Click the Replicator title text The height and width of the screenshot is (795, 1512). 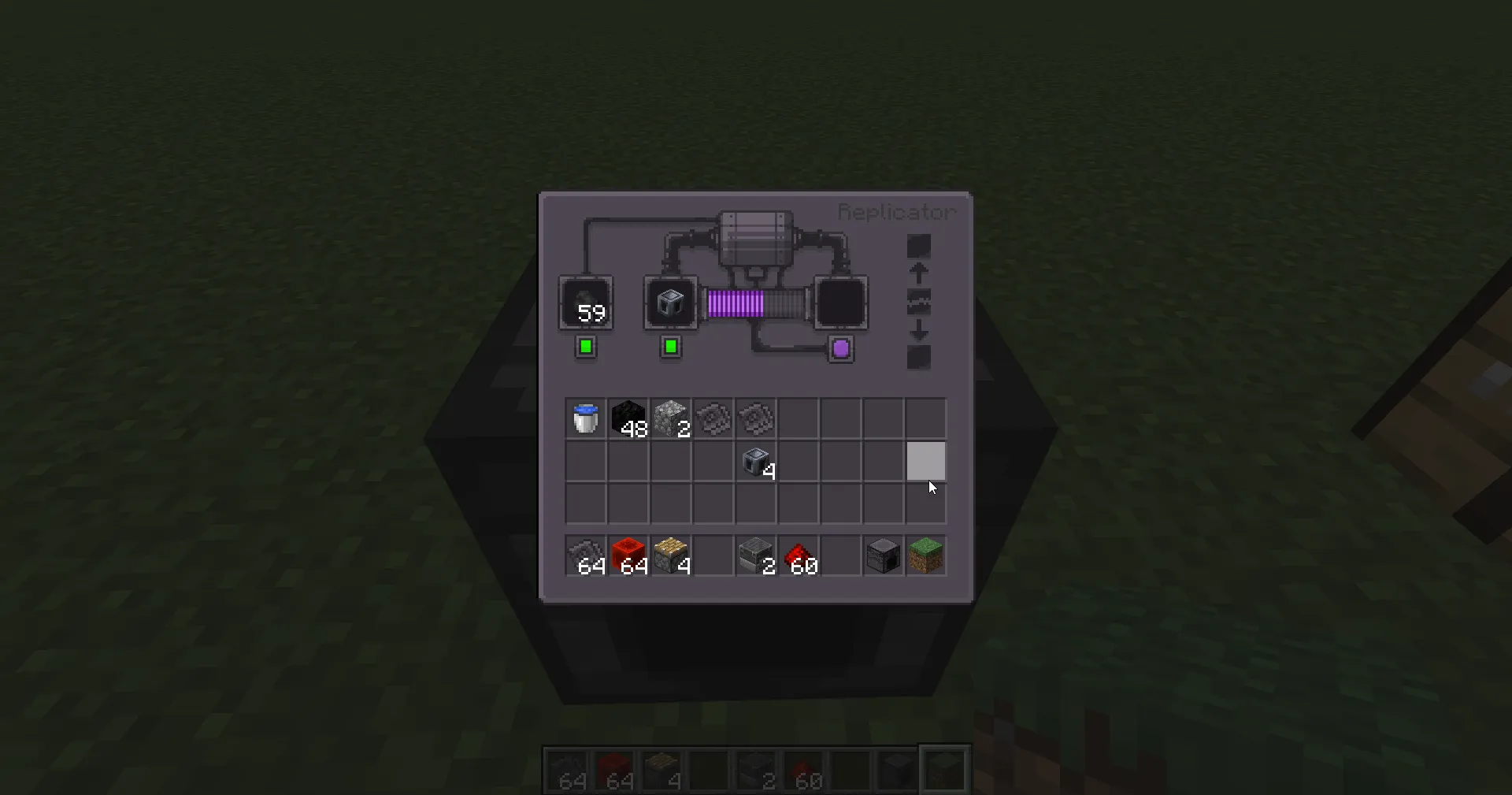(x=896, y=211)
